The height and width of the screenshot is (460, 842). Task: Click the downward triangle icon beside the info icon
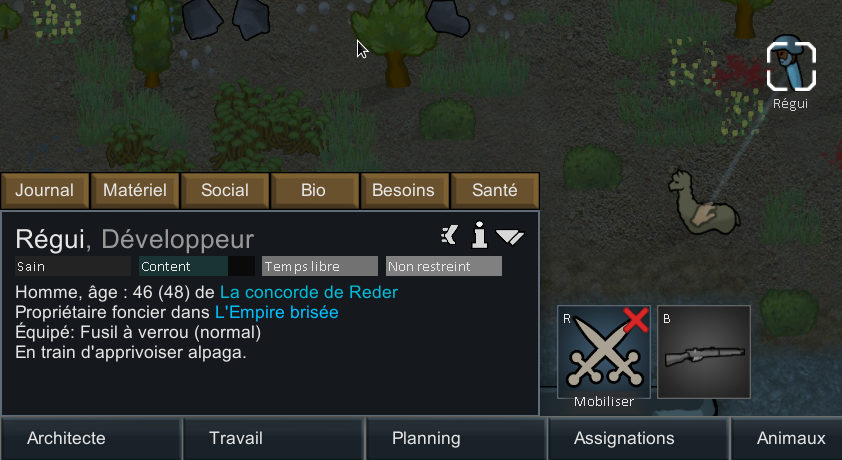(510, 237)
